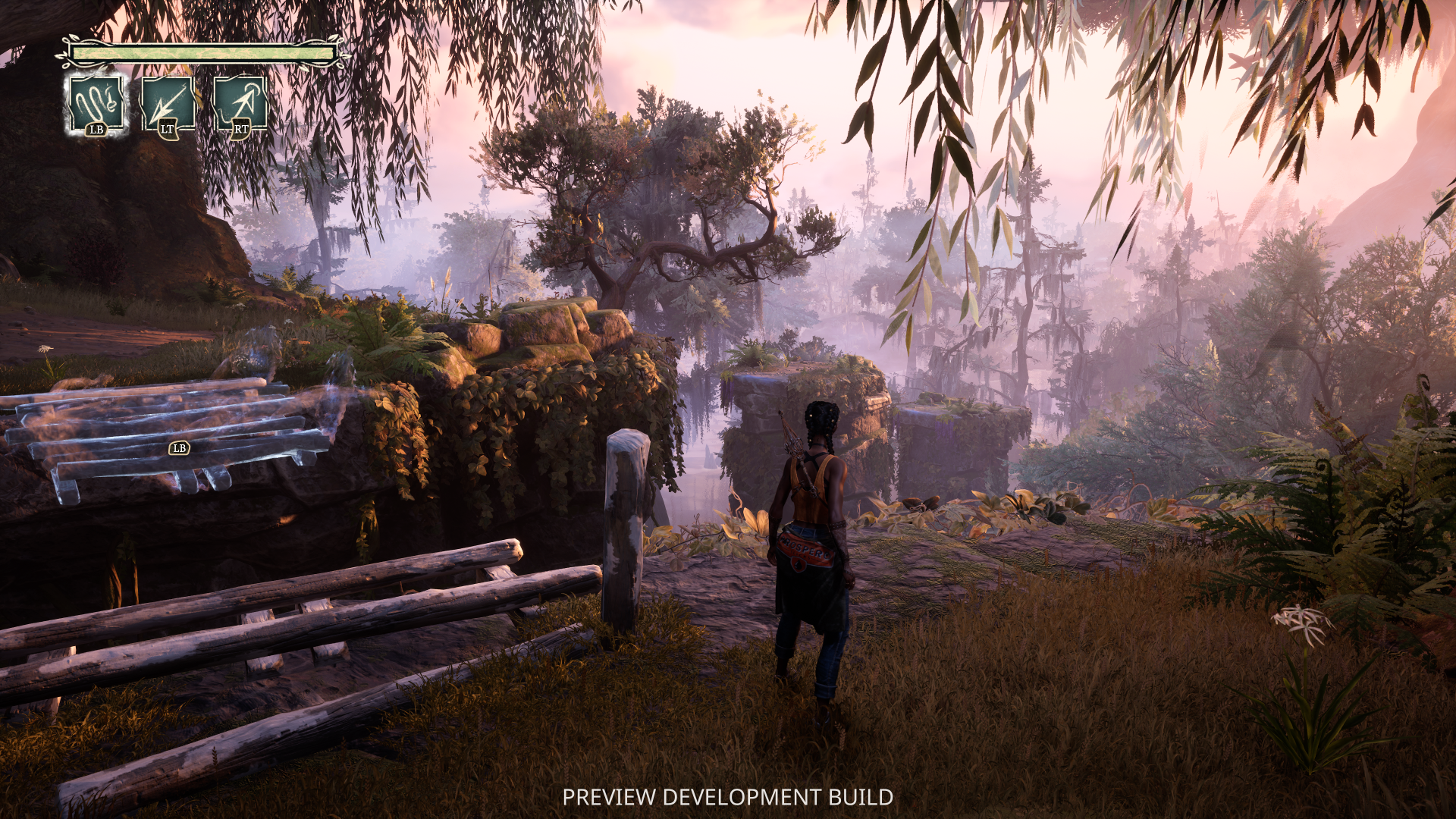Screen dimensions: 1456x819
Task: Select the downward-pointing arrow ability icon
Action: click(168, 105)
